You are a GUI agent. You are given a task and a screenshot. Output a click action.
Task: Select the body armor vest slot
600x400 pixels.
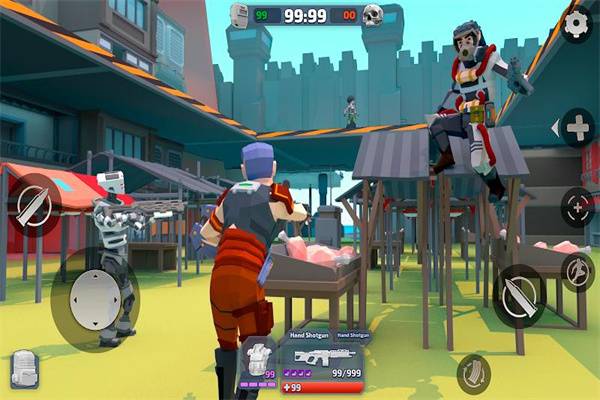(257, 362)
